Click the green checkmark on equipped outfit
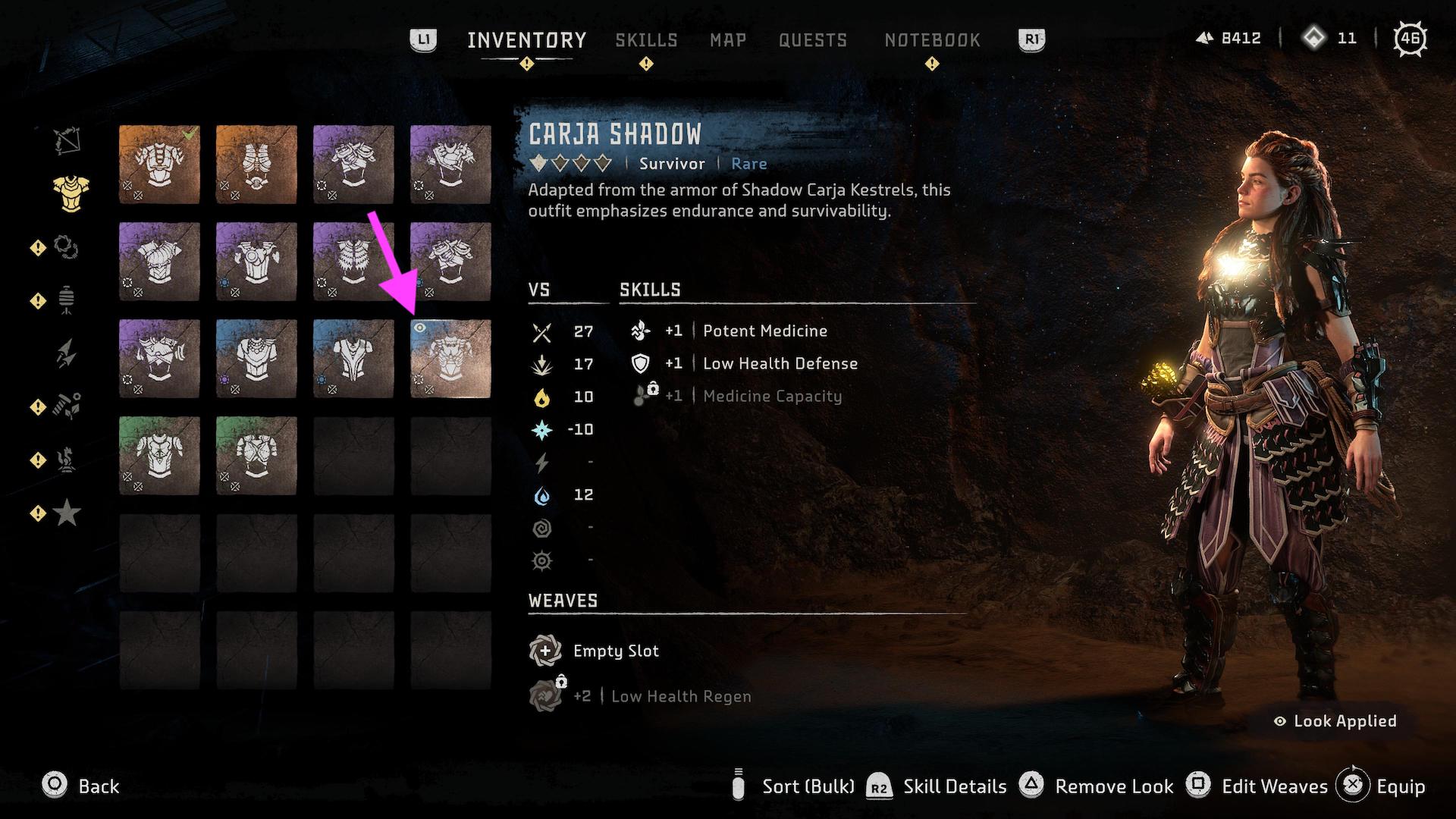 click(187, 131)
